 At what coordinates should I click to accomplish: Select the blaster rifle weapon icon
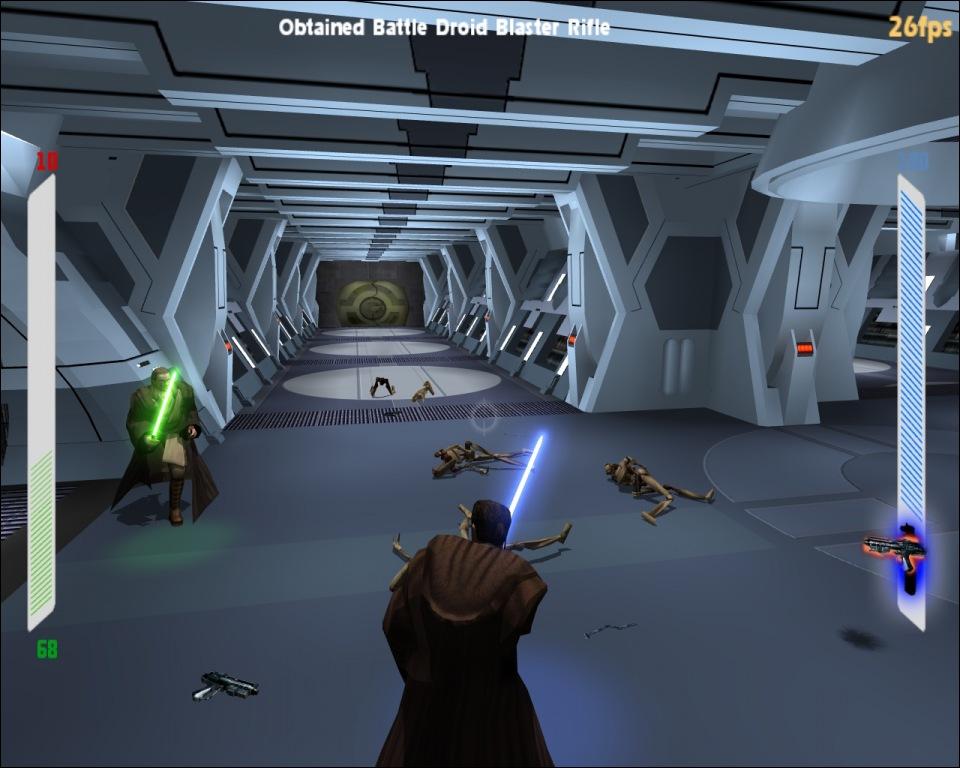[x=893, y=549]
